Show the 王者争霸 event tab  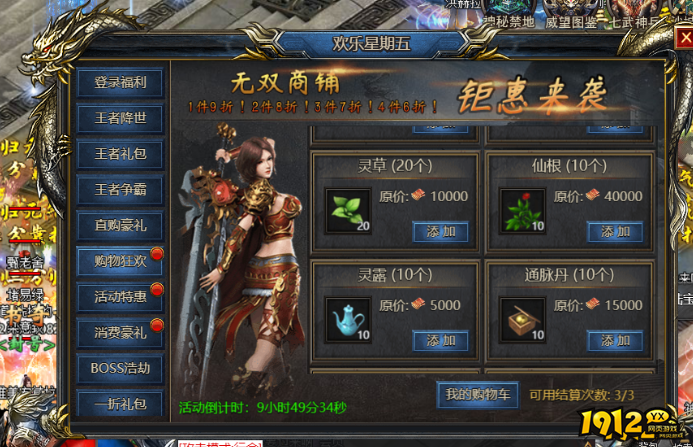pyautogui.click(x=120, y=189)
